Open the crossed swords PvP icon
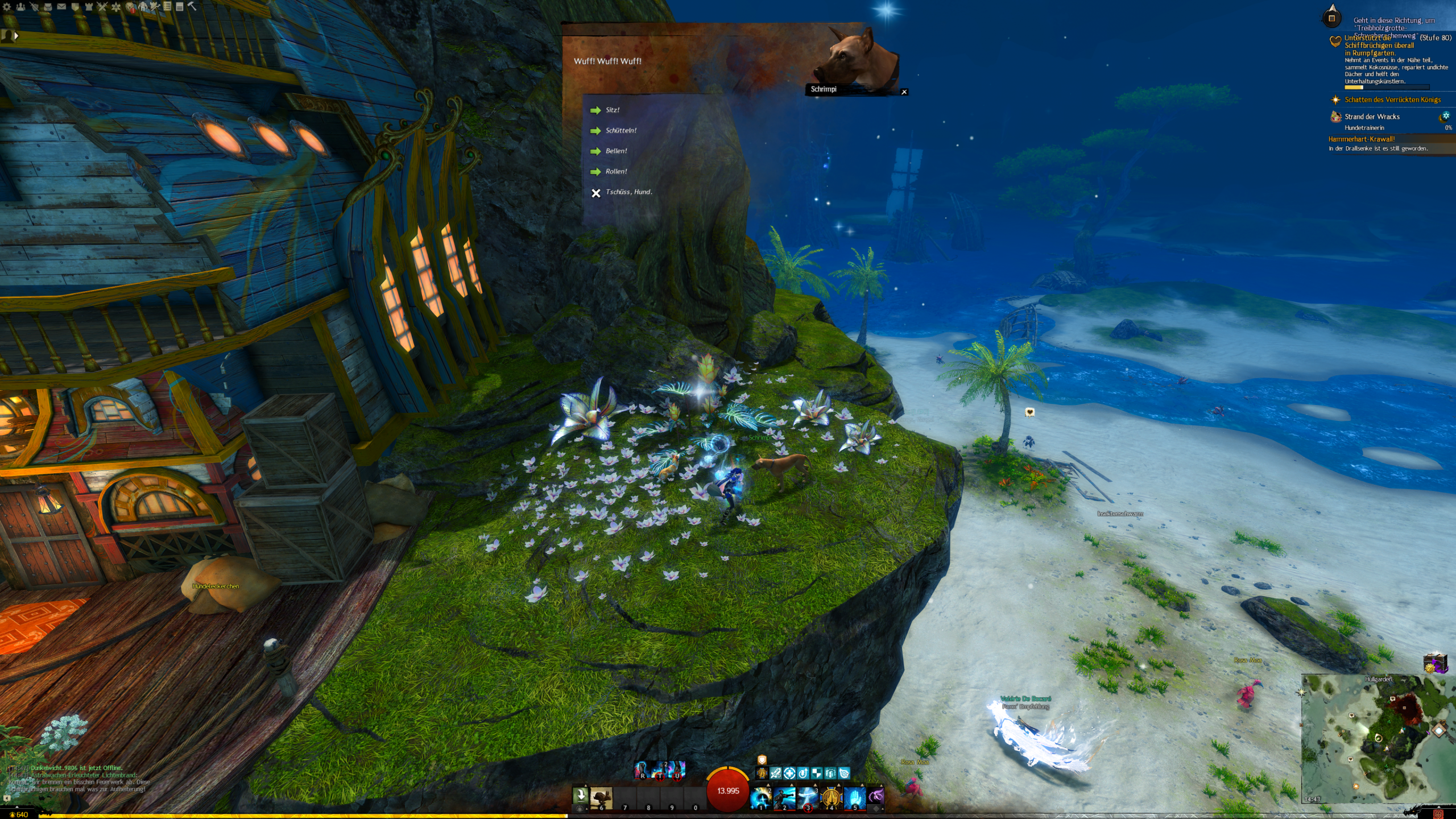Screen dimensions: 1456x819 (102, 7)
